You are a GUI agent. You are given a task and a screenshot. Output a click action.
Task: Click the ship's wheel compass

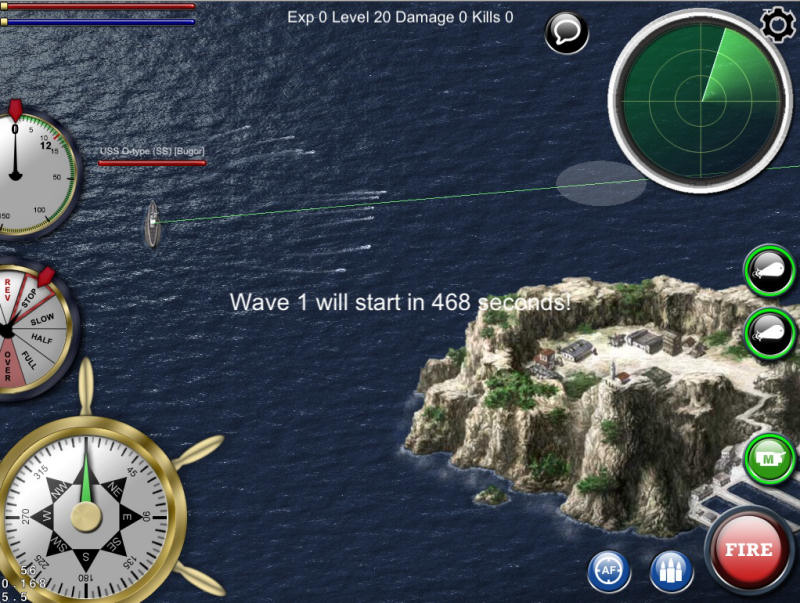85,514
